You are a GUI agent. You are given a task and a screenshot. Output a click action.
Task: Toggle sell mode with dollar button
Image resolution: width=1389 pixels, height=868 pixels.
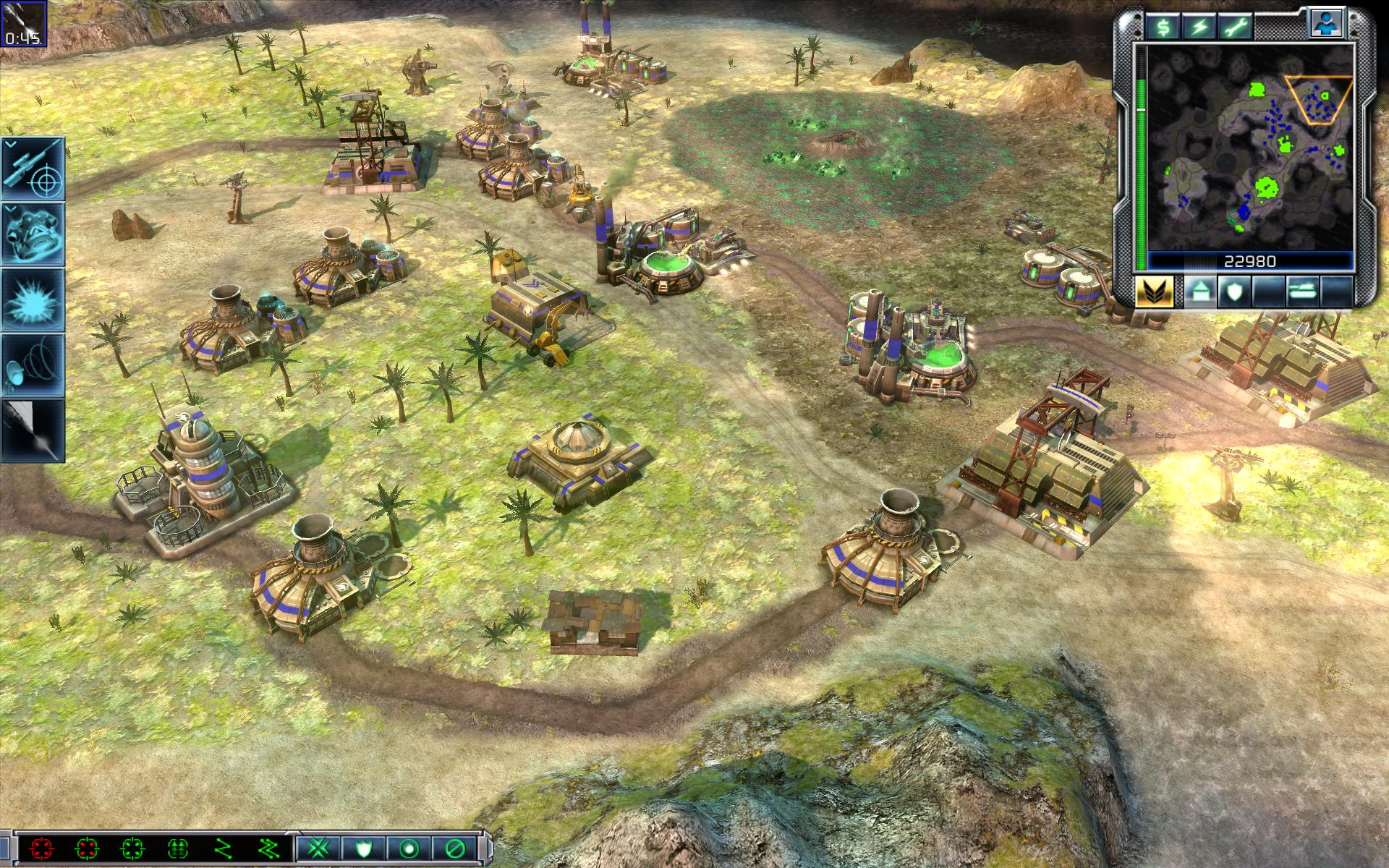click(1164, 28)
